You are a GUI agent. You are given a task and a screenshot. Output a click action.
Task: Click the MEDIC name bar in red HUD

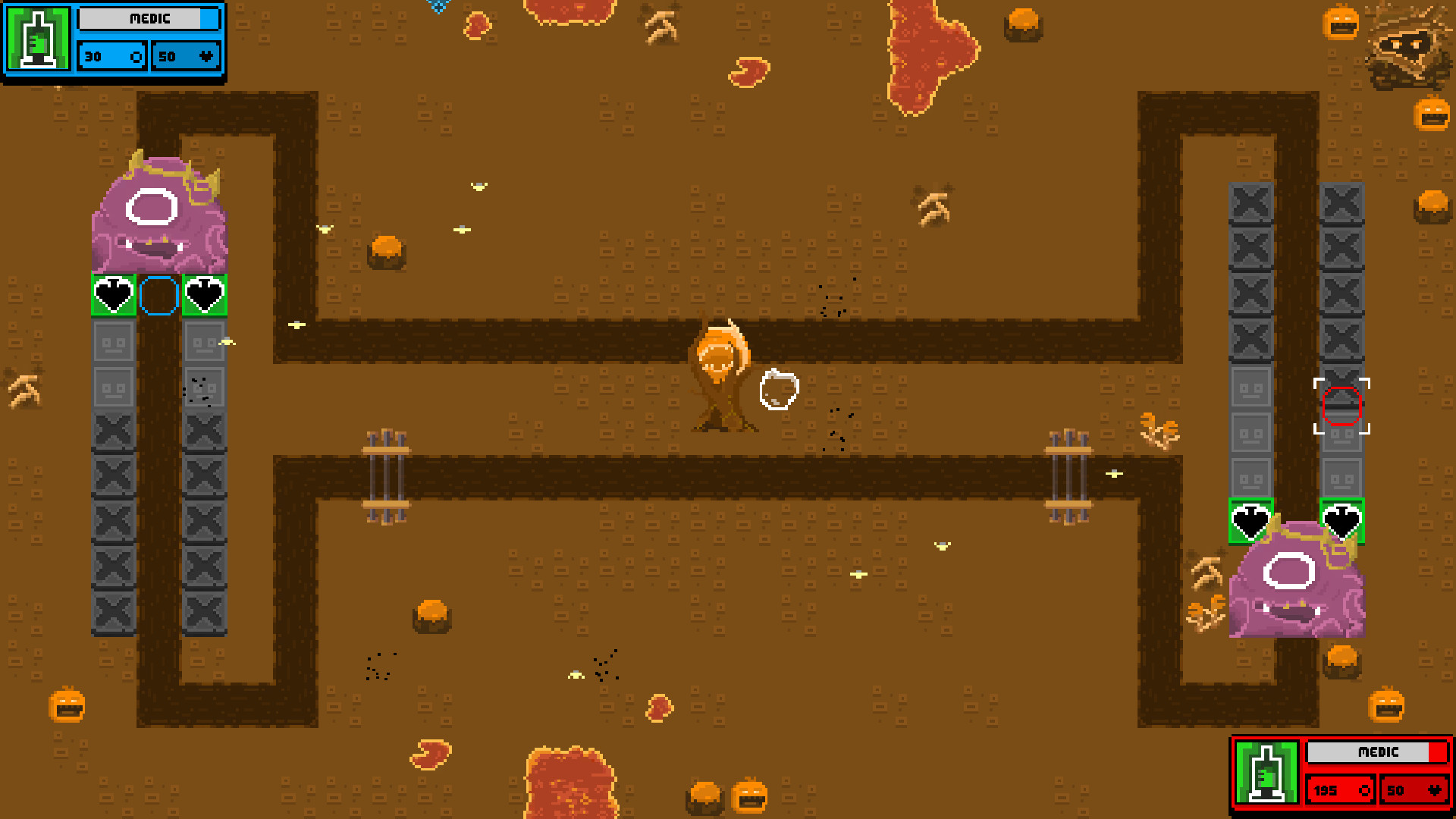click(1379, 752)
